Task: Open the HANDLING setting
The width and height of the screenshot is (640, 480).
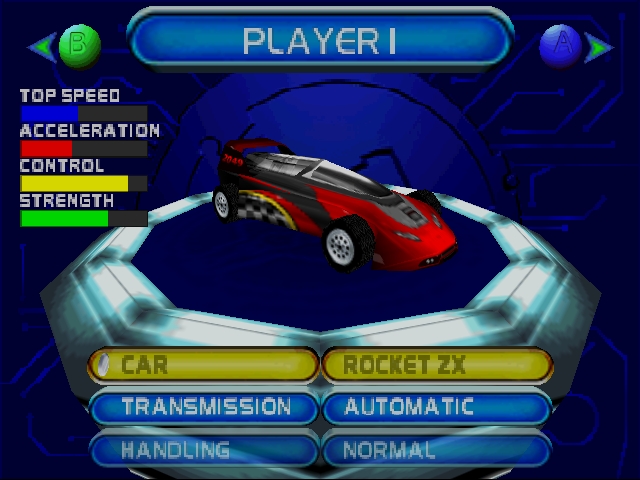Action: click(204, 450)
